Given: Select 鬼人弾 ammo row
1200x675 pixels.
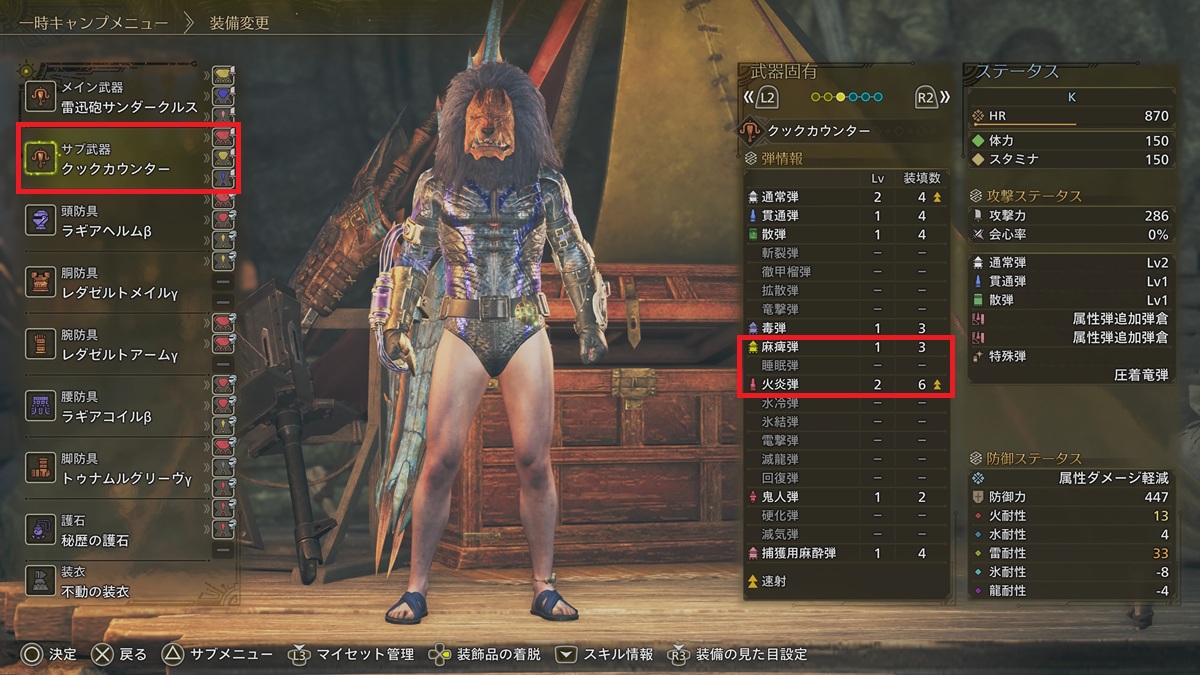Looking at the screenshot, I should [x=845, y=497].
